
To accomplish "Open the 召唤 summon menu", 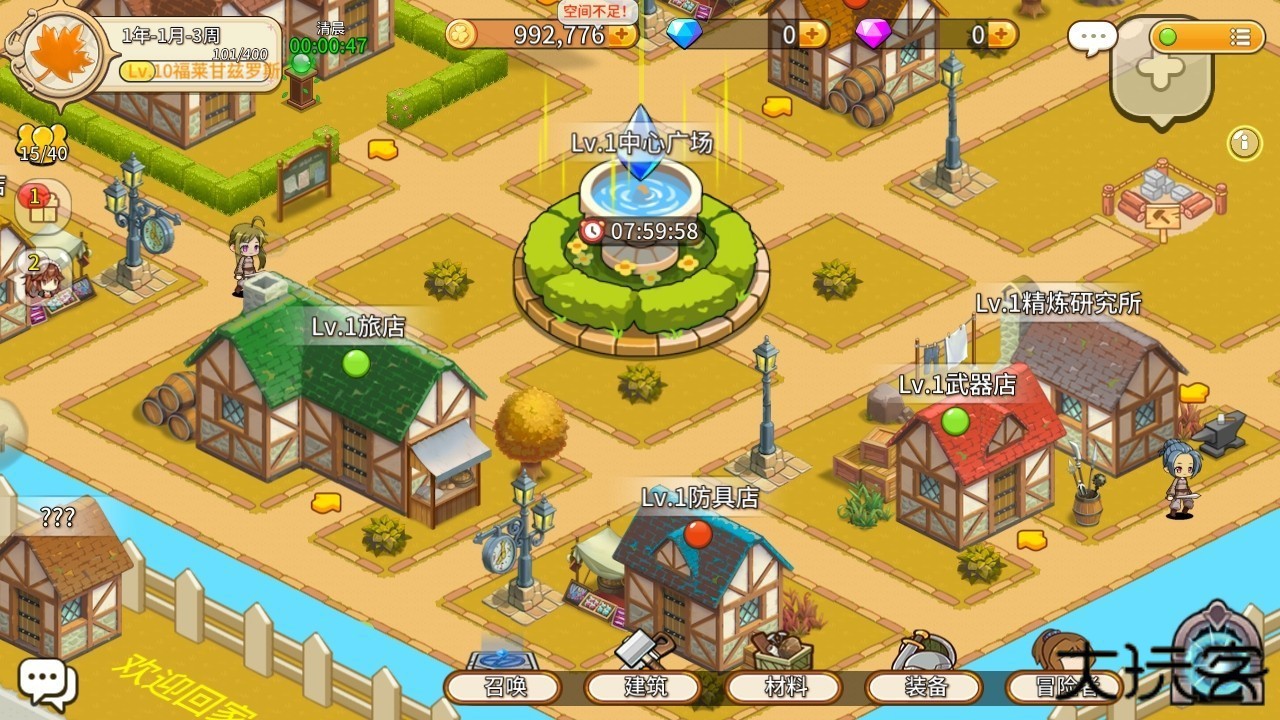I will click(503, 687).
